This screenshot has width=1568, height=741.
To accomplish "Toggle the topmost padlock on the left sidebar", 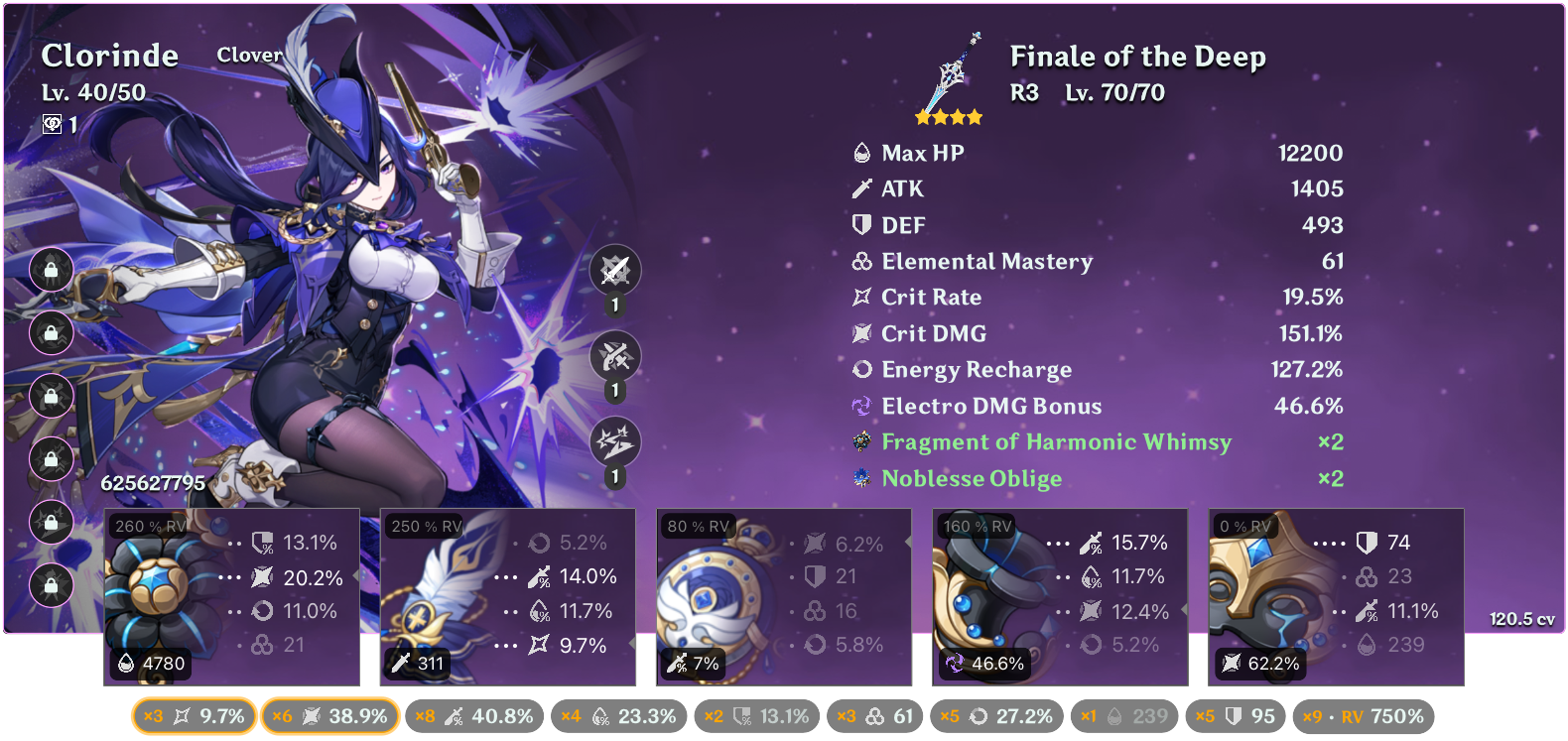I will point(50,271).
